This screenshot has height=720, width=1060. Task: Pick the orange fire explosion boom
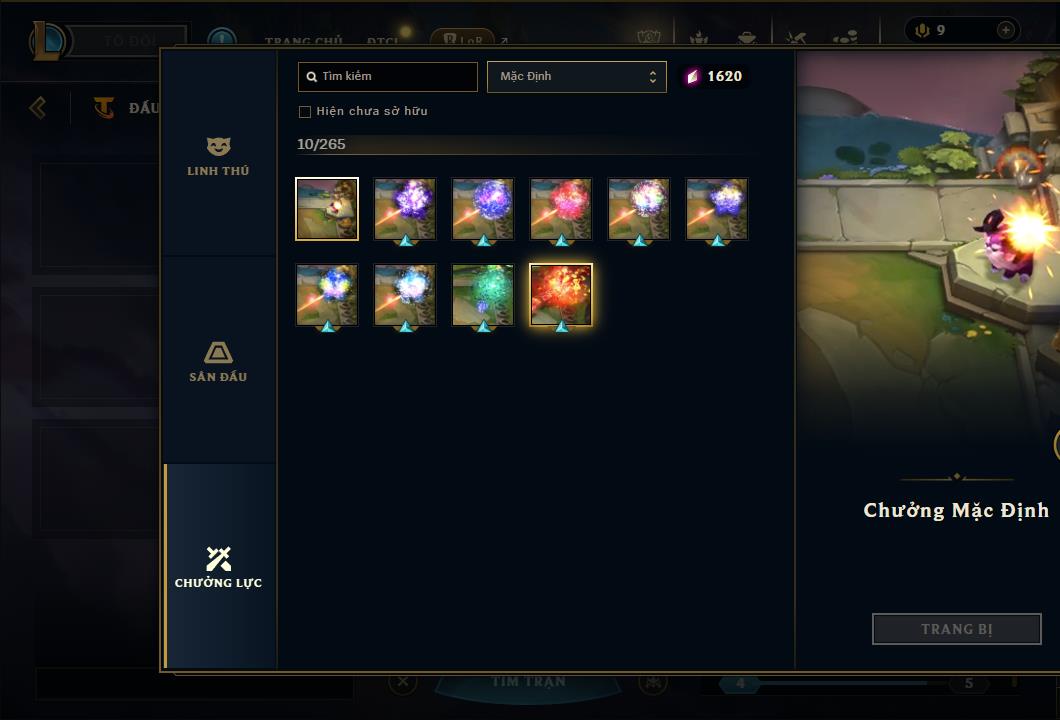coord(561,295)
